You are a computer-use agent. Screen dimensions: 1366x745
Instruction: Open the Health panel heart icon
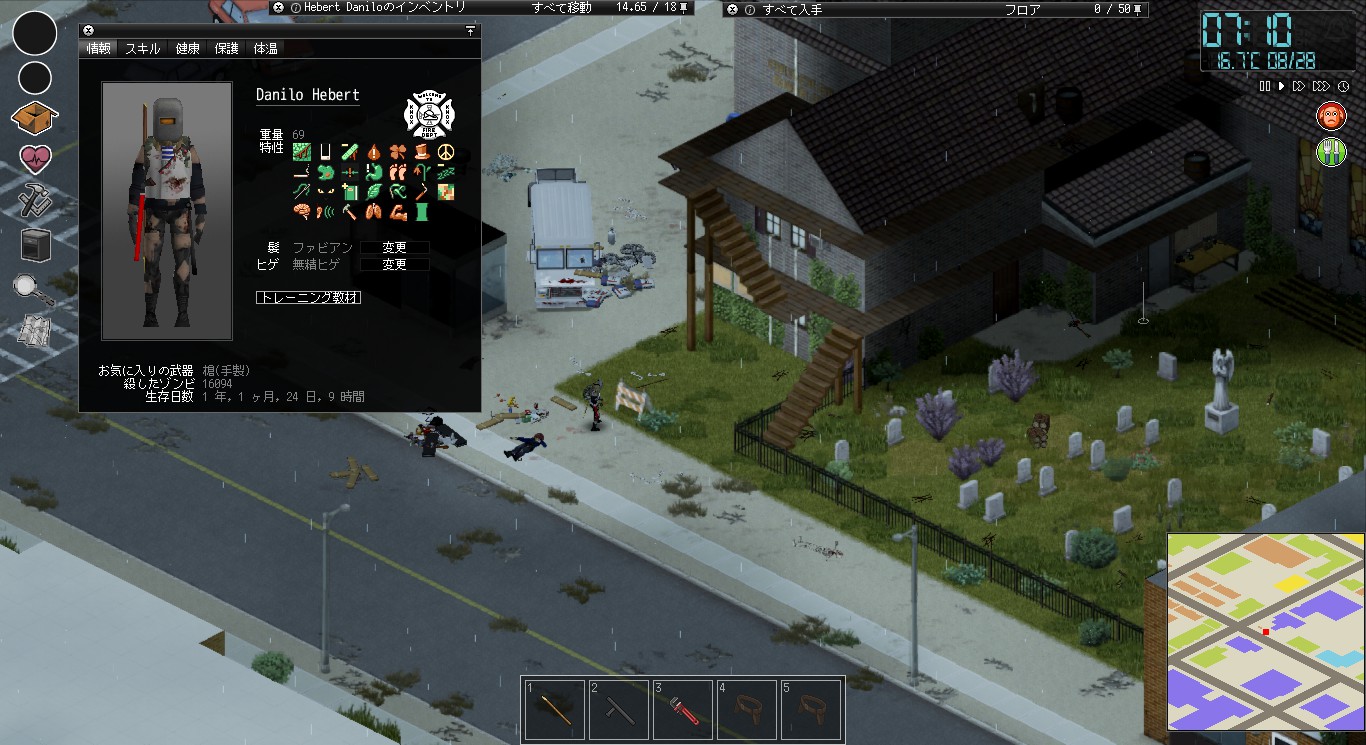pos(34,160)
